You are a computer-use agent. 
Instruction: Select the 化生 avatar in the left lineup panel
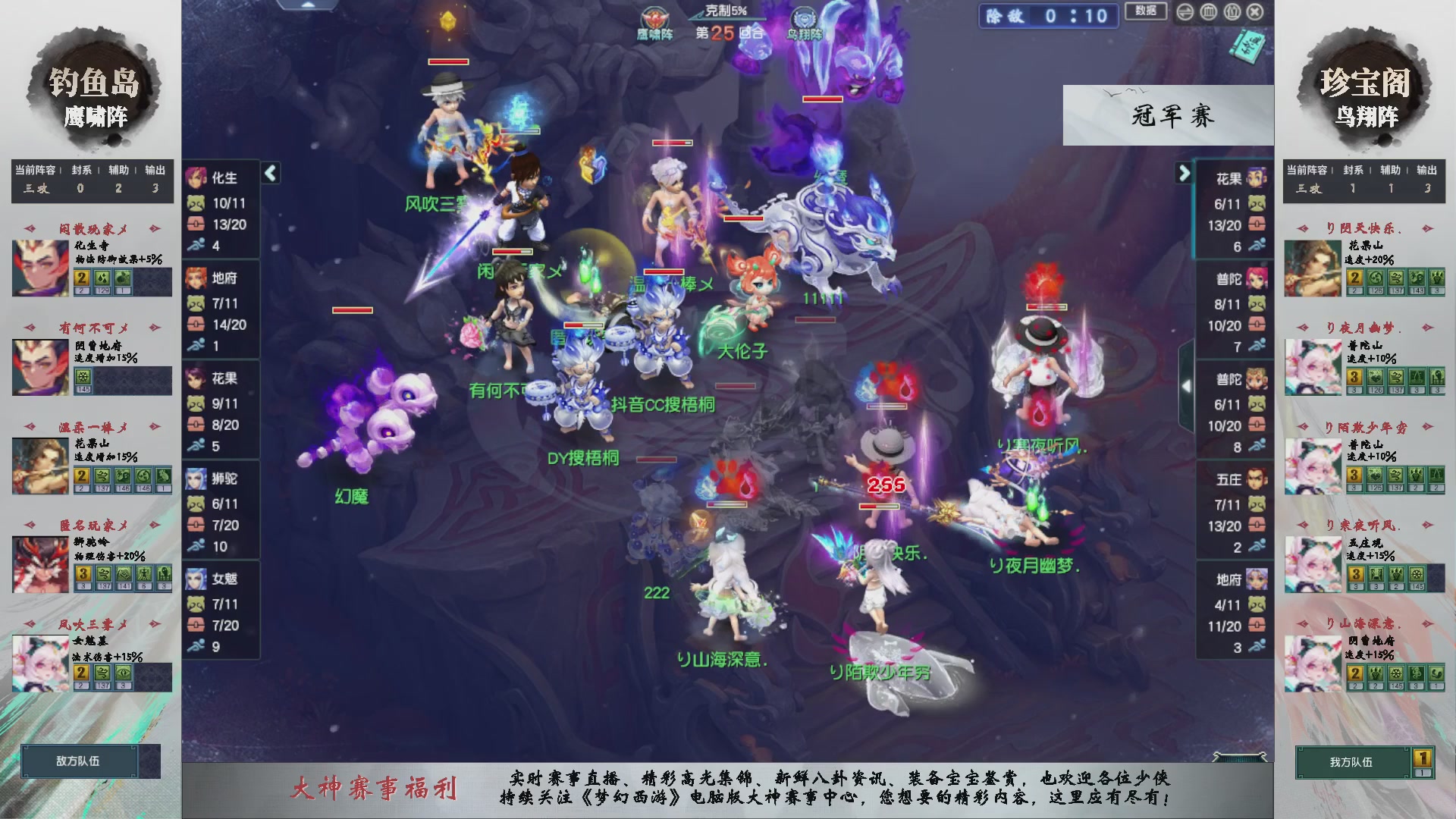point(198,176)
